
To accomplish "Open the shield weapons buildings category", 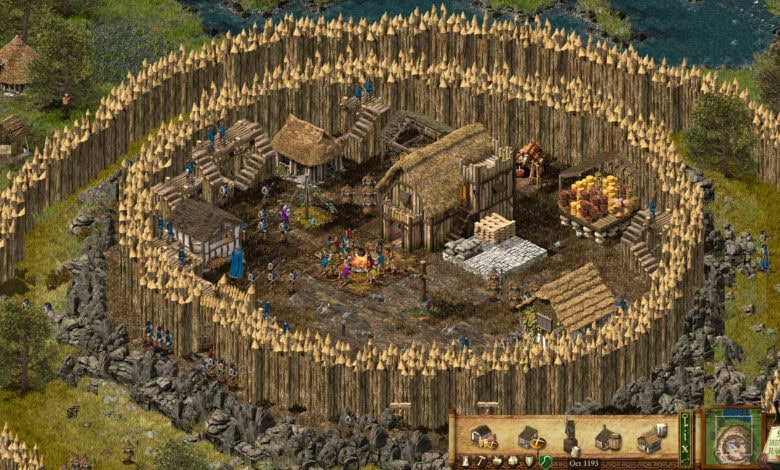I will point(529,461).
